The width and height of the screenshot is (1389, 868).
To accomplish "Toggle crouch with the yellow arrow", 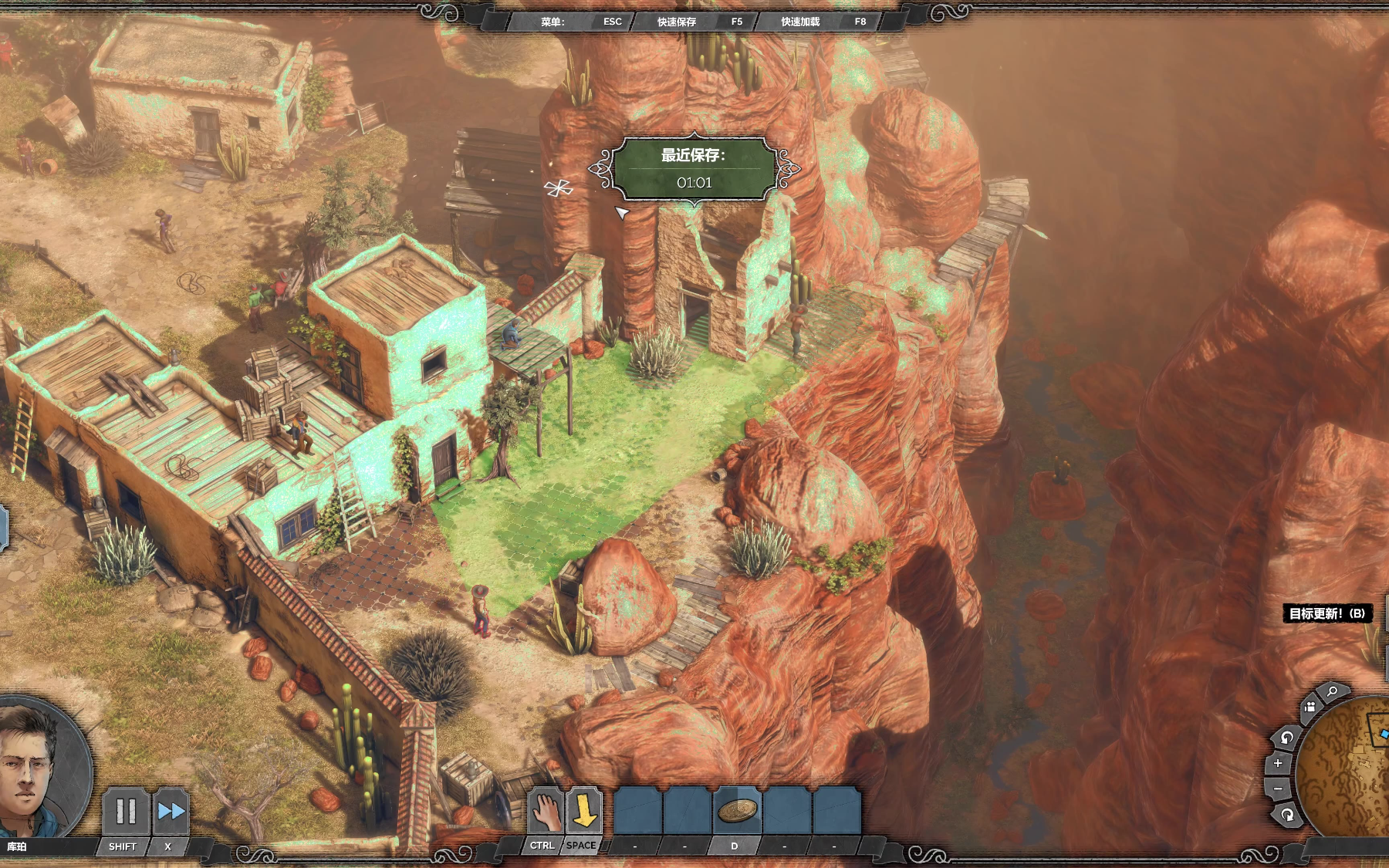I will point(584,811).
